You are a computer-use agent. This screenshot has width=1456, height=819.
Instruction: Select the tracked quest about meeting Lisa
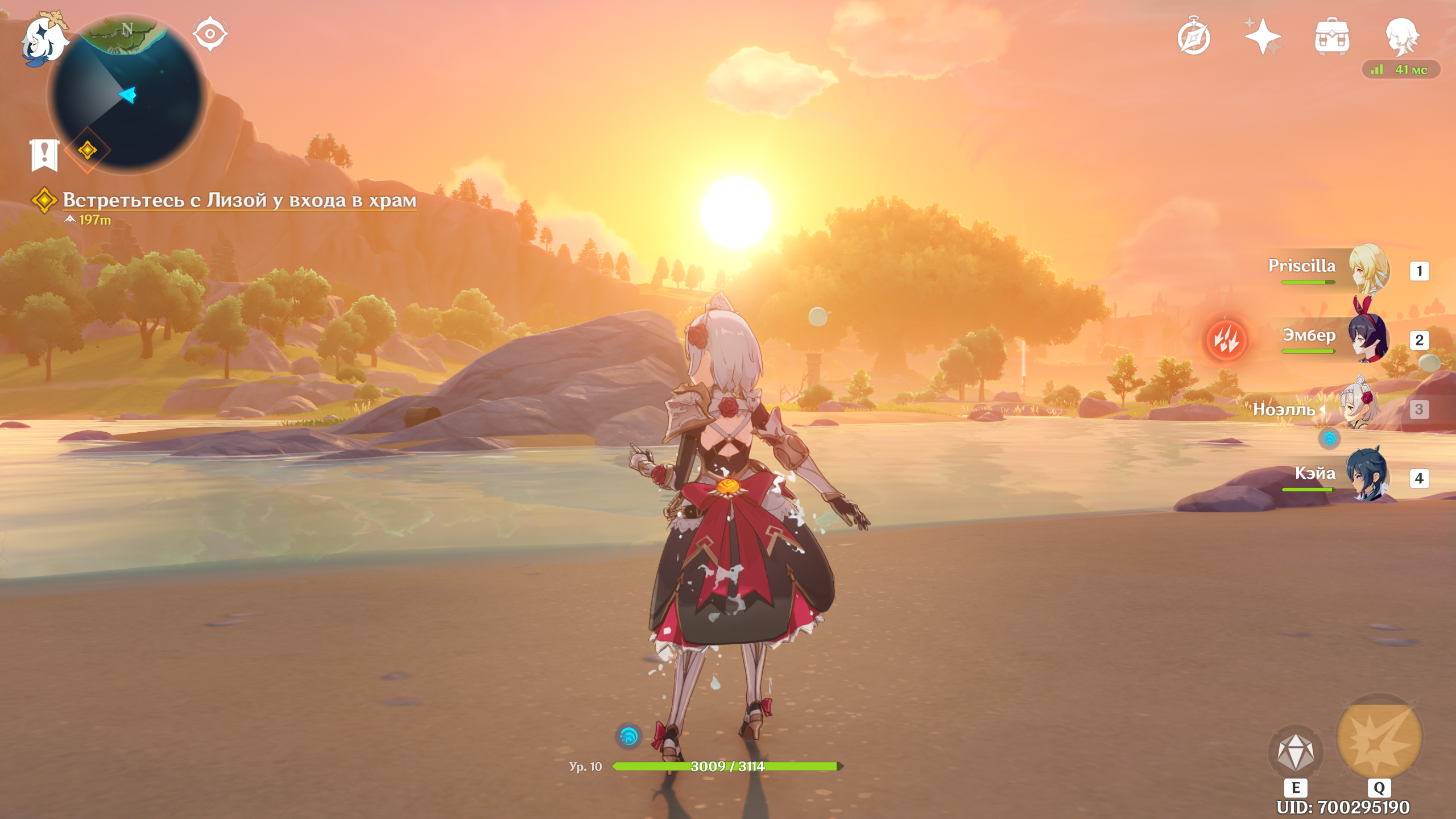239,200
